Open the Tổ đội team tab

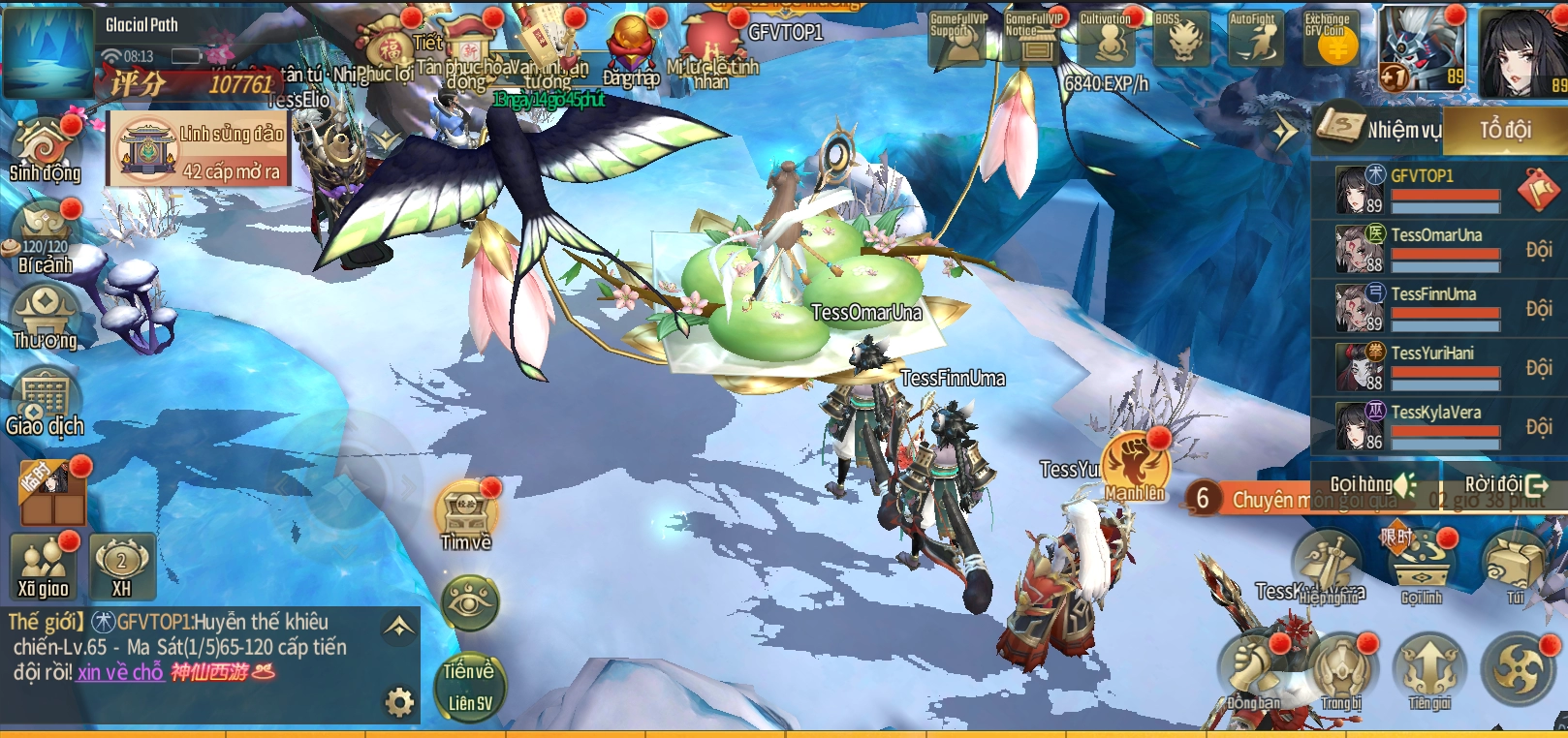1504,130
